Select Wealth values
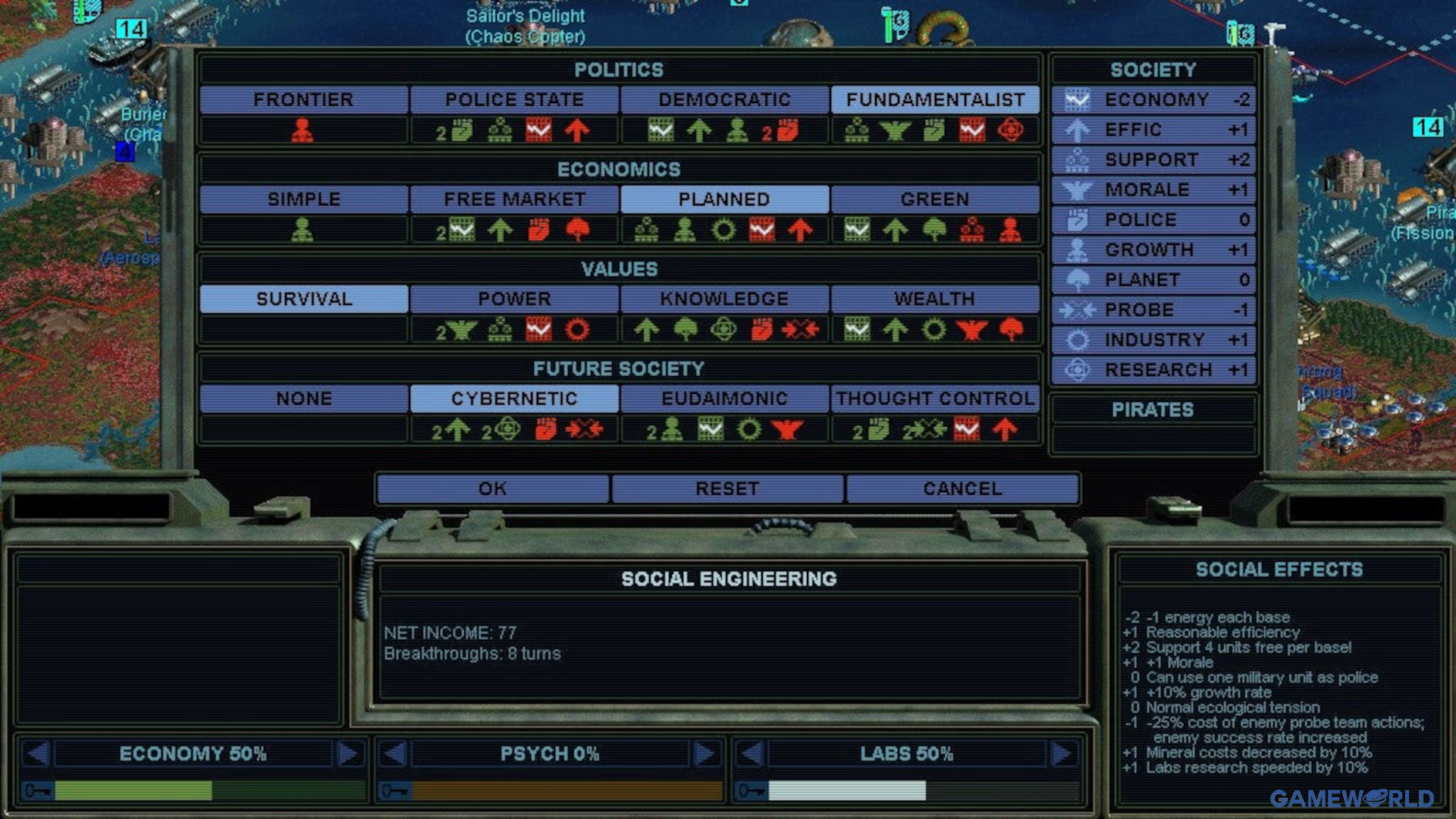The width and height of the screenshot is (1456, 819). click(x=935, y=300)
